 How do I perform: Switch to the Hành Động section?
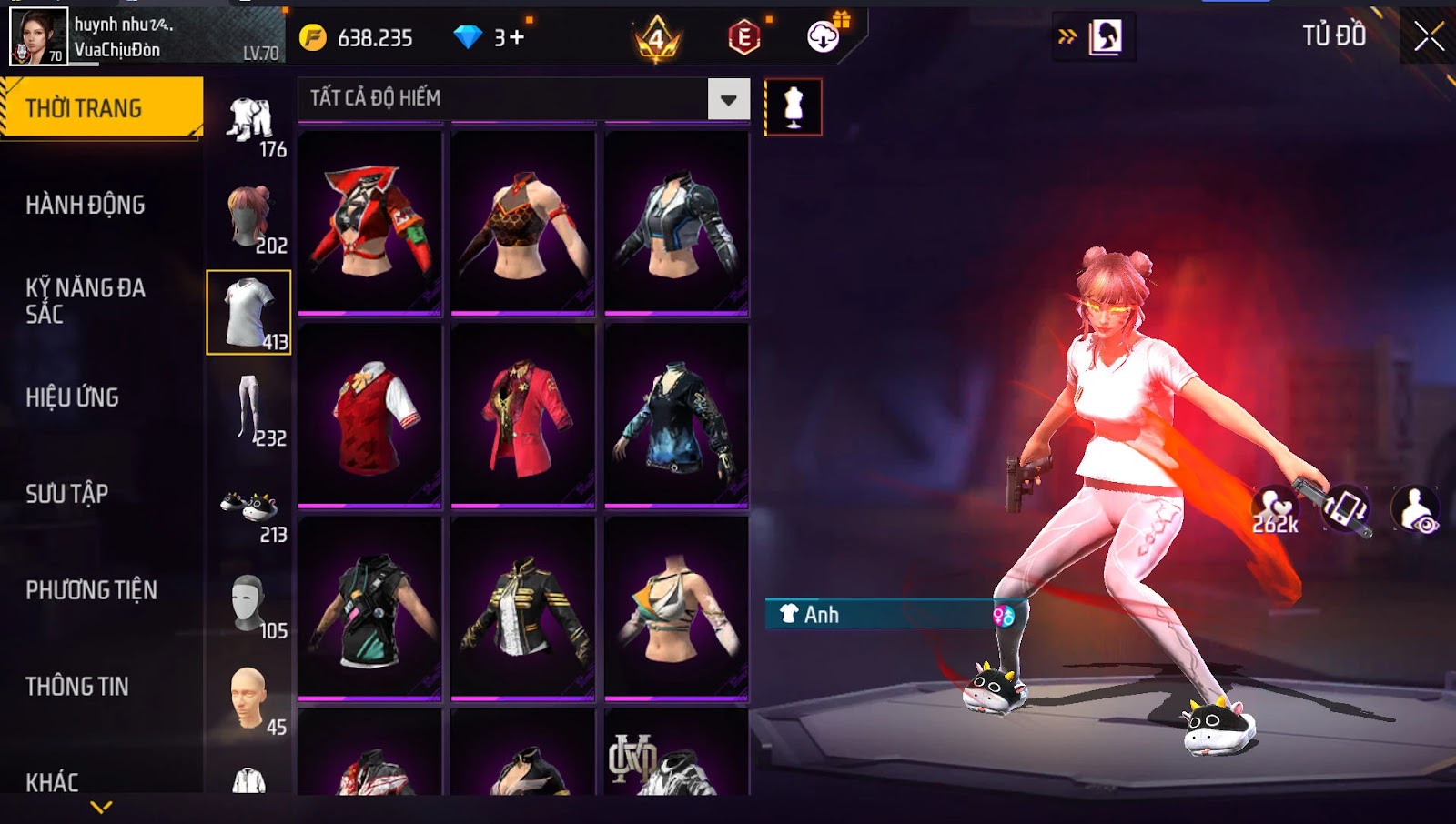[x=86, y=205]
